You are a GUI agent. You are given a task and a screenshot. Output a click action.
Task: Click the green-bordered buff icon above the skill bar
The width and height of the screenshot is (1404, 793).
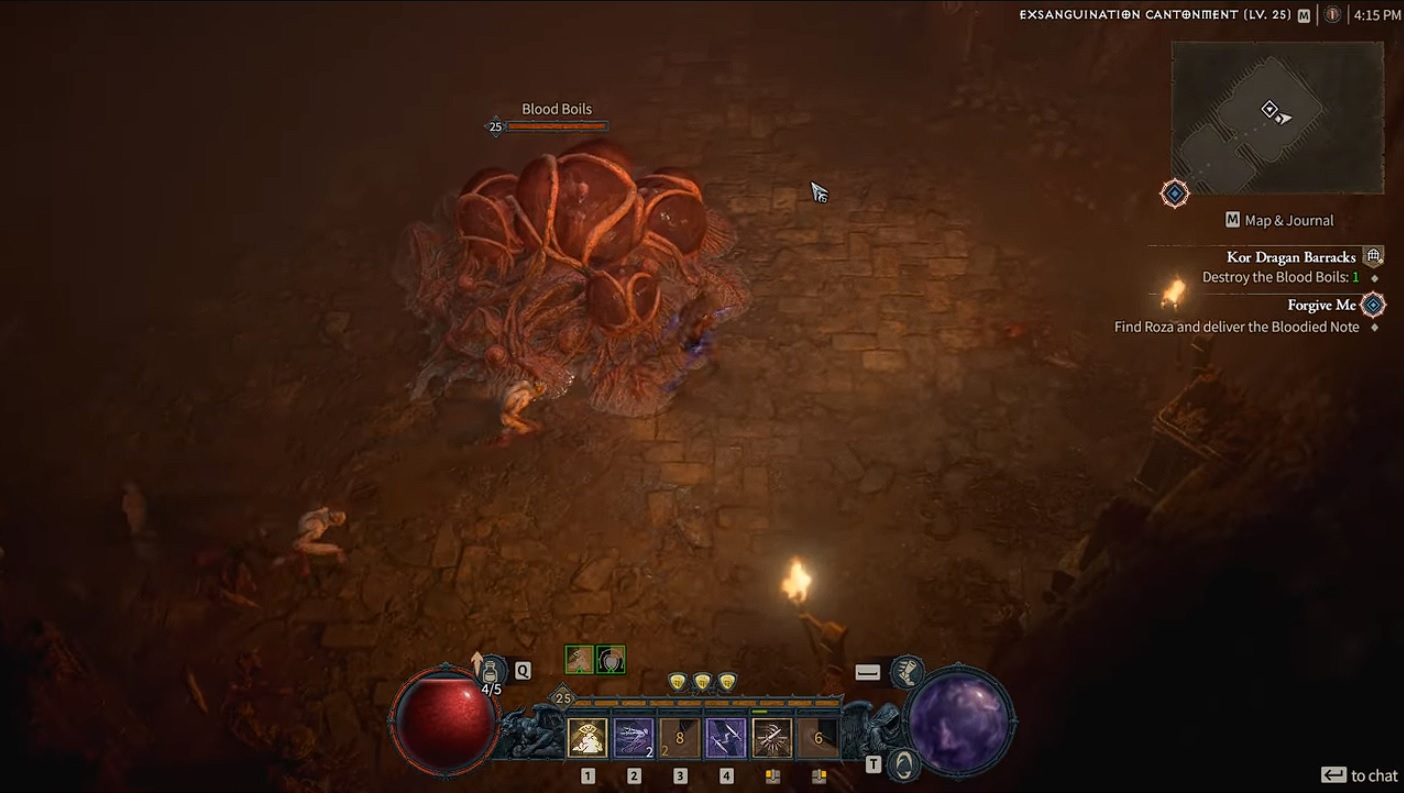click(x=610, y=660)
